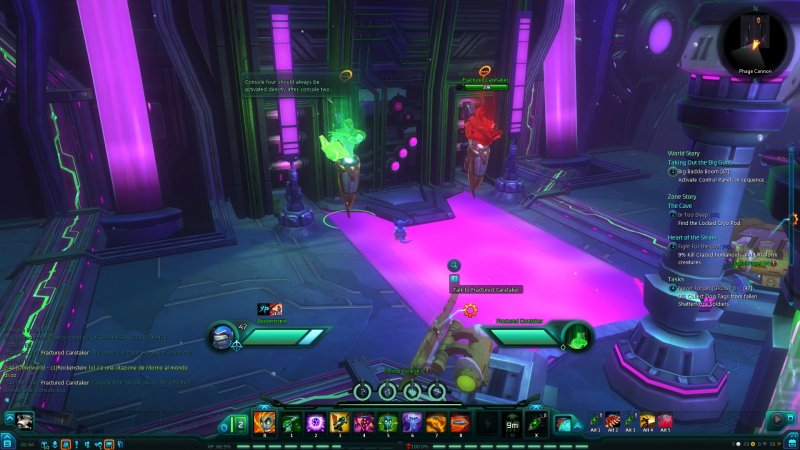This screenshot has width=800, height=450.
Task: Click the XP buff icon above player frame
Action: [x=264, y=309]
